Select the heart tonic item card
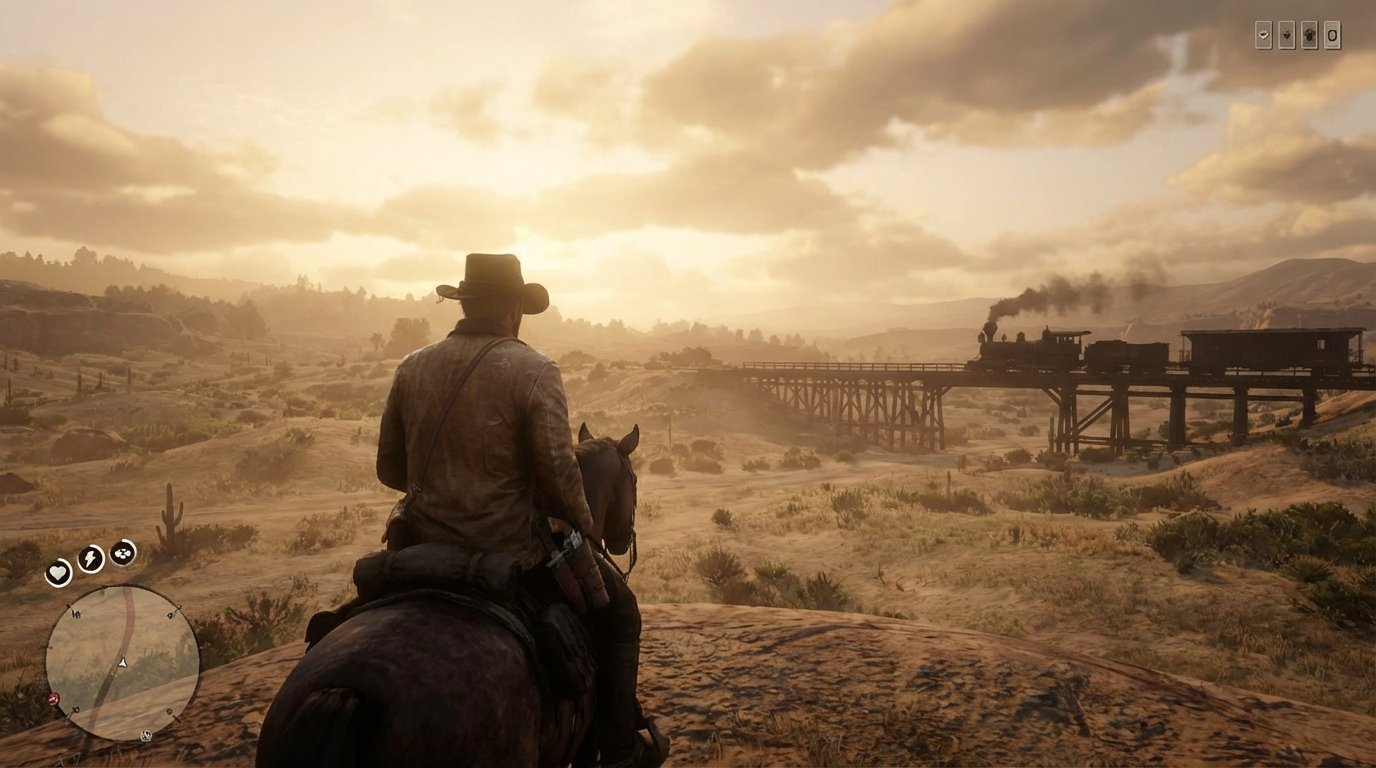This screenshot has width=1376, height=768. click(x=1287, y=35)
